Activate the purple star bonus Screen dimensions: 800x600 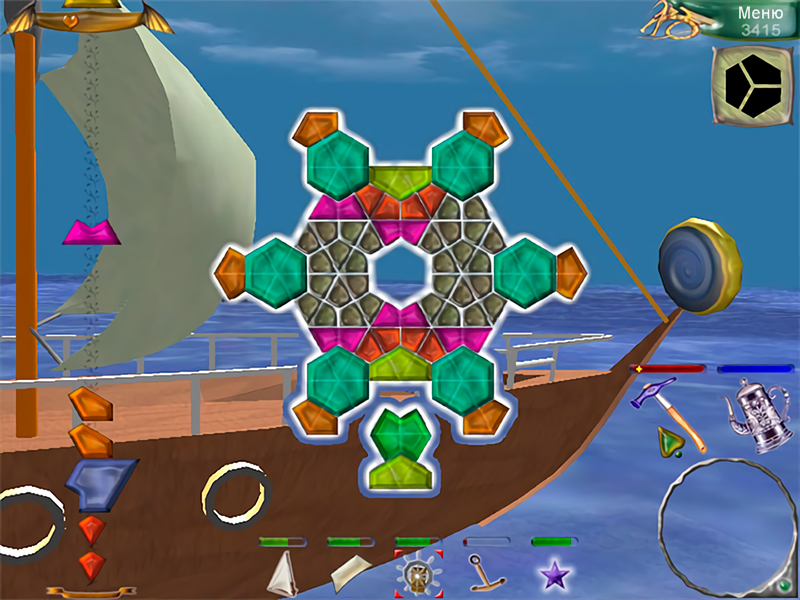click(x=553, y=574)
